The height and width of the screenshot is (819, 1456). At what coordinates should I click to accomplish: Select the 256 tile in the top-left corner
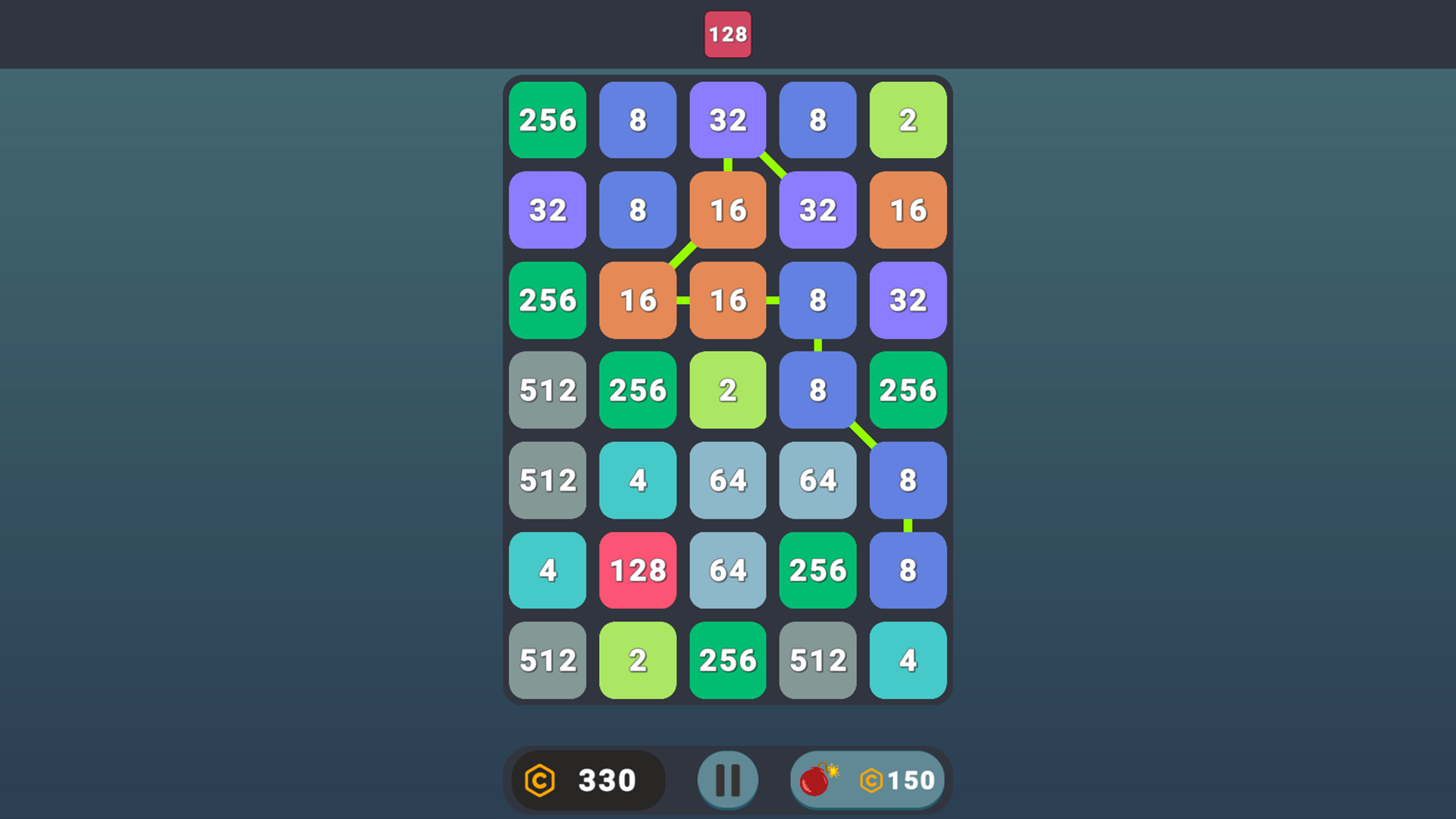click(548, 120)
